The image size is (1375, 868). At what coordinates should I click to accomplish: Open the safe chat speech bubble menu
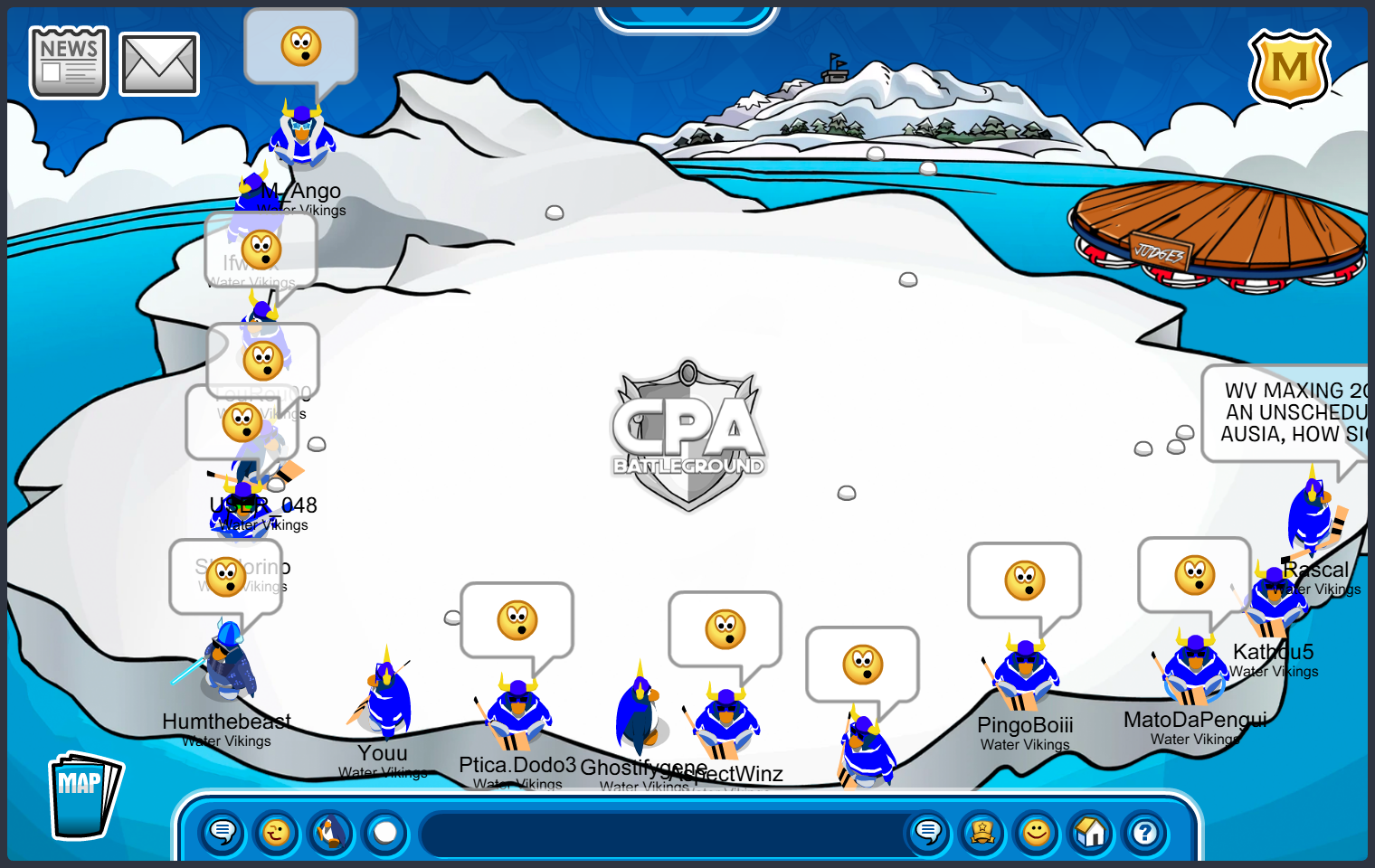tap(223, 832)
